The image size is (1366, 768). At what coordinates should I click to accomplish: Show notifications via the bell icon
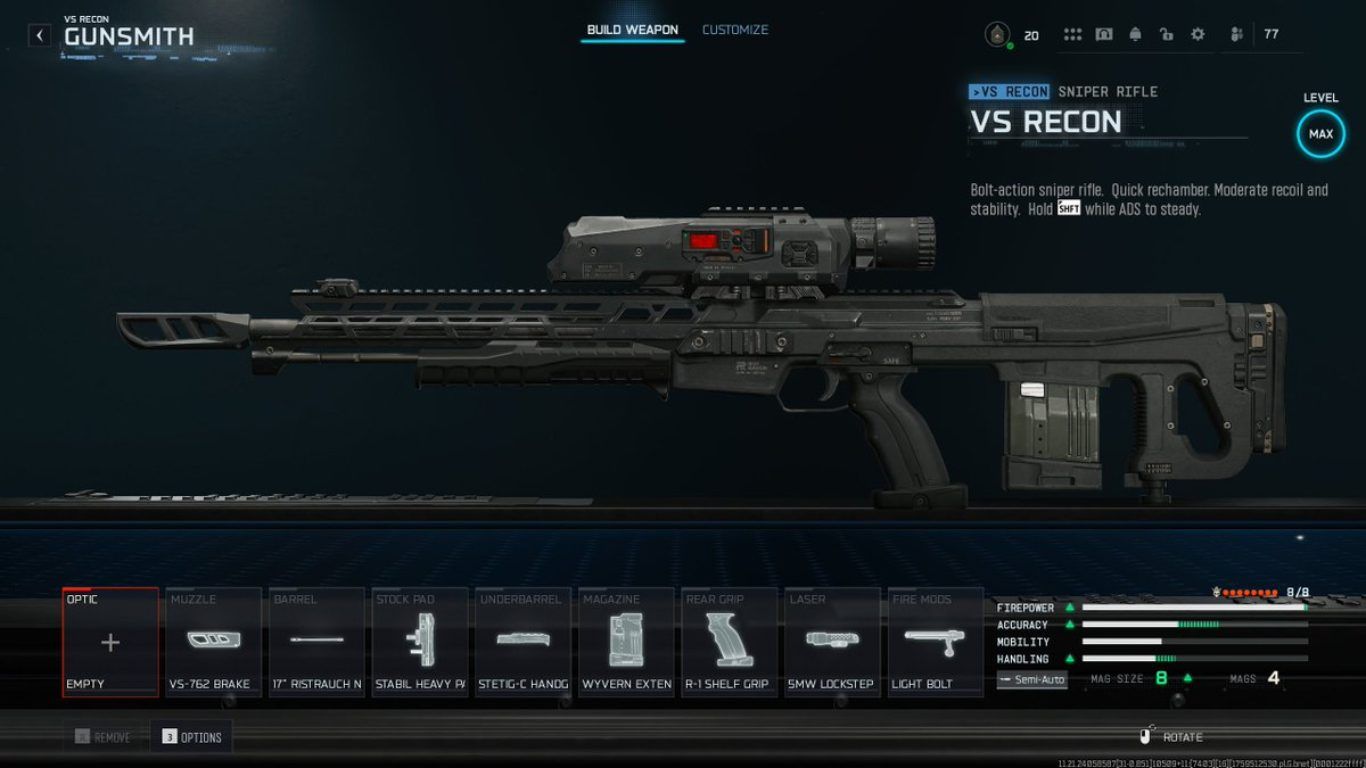click(1135, 35)
